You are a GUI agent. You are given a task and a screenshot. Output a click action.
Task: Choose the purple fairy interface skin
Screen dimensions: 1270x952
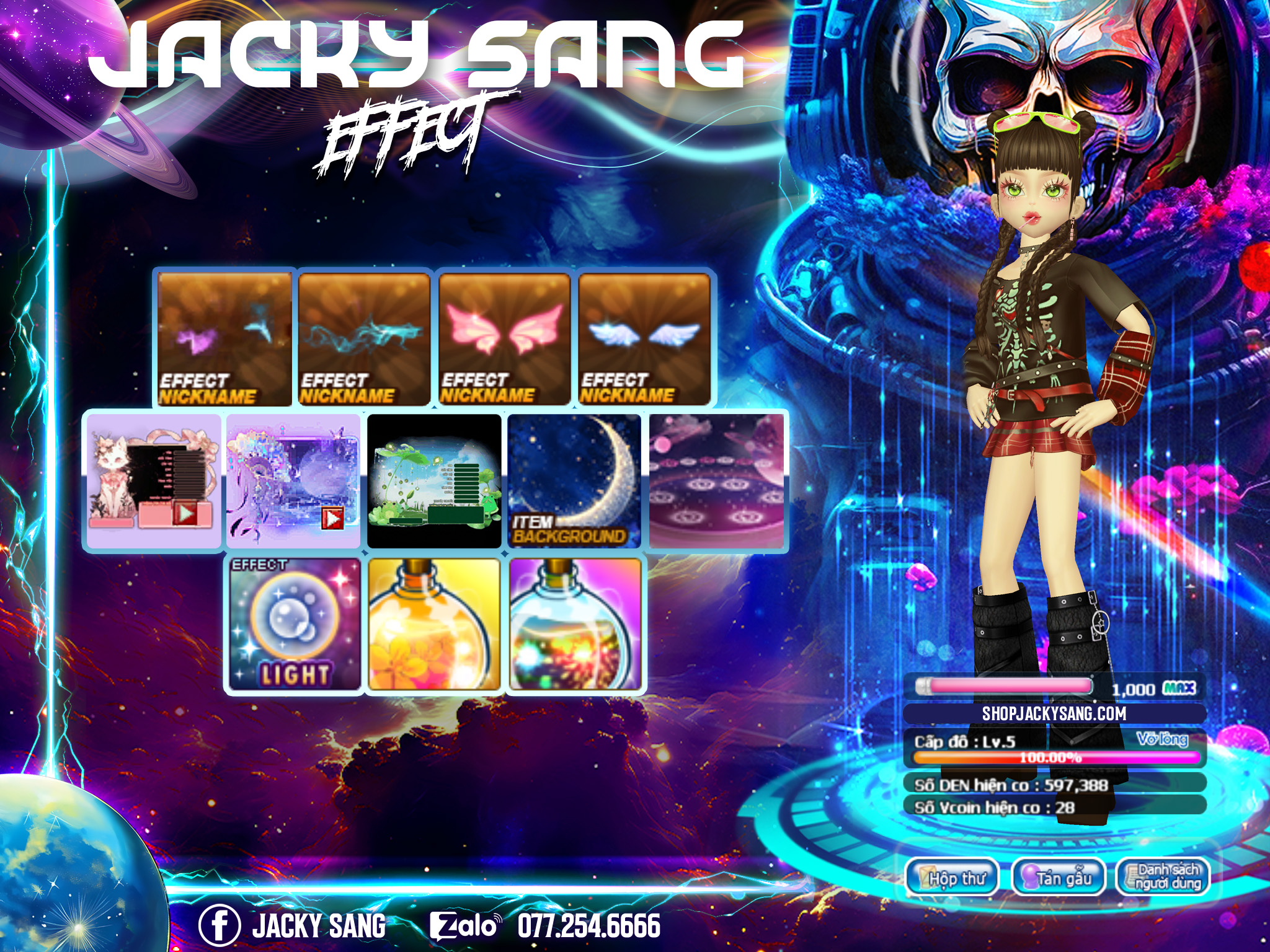[293, 481]
